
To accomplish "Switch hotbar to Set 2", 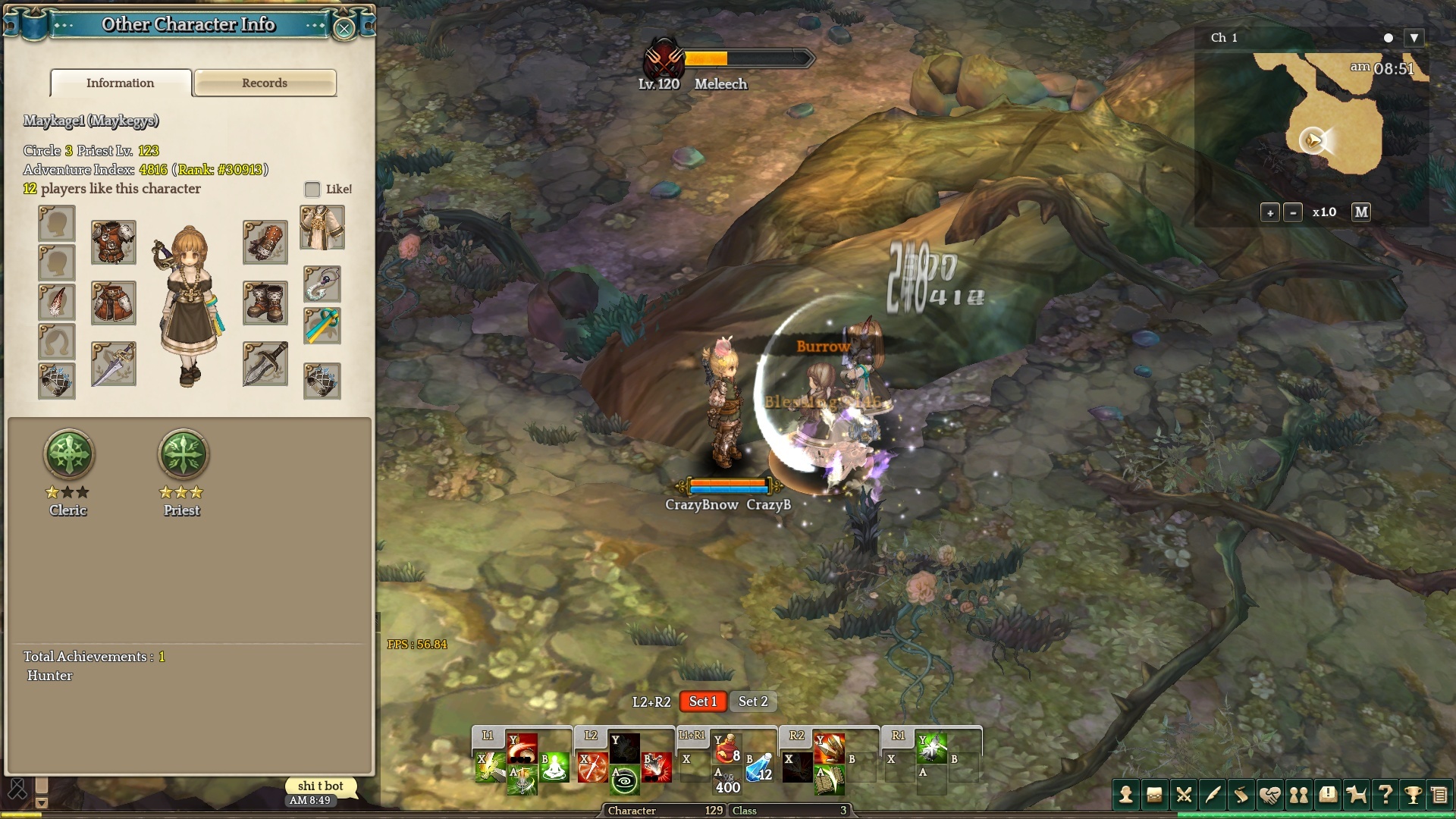I will [x=753, y=701].
